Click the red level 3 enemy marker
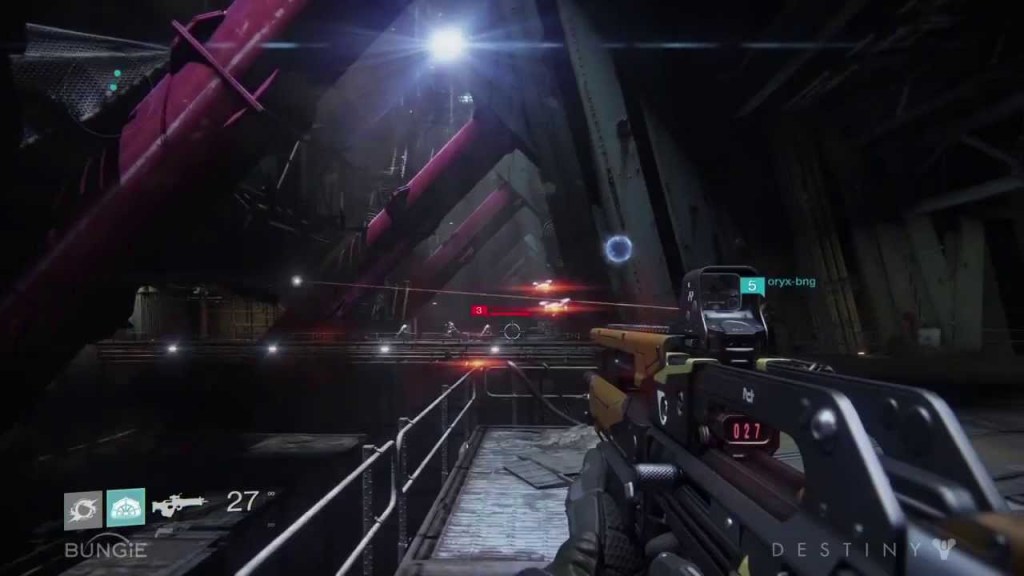This screenshot has height=576, width=1024. [x=478, y=311]
